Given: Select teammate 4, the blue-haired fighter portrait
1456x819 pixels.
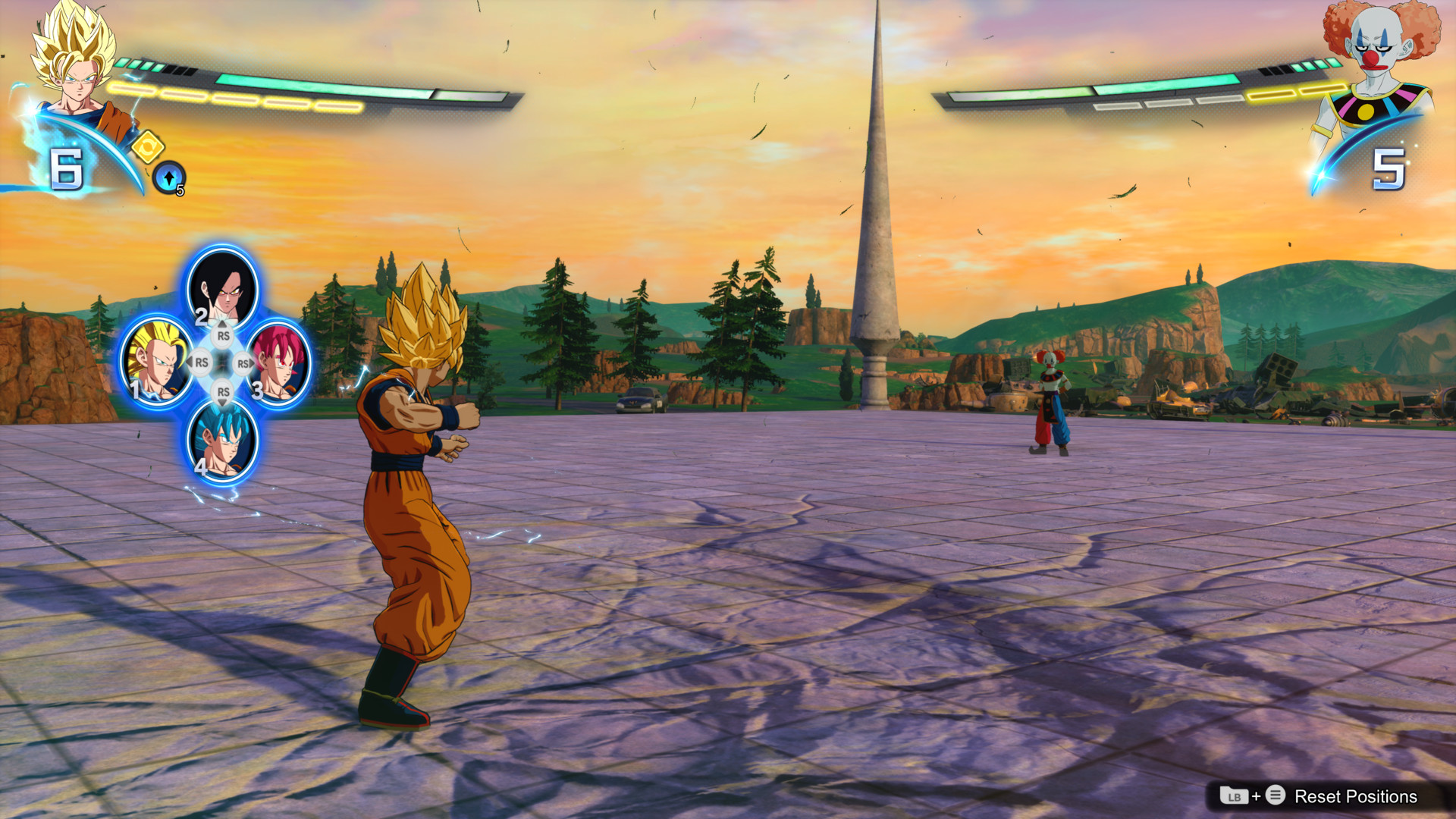Looking at the screenshot, I should click(x=222, y=438).
